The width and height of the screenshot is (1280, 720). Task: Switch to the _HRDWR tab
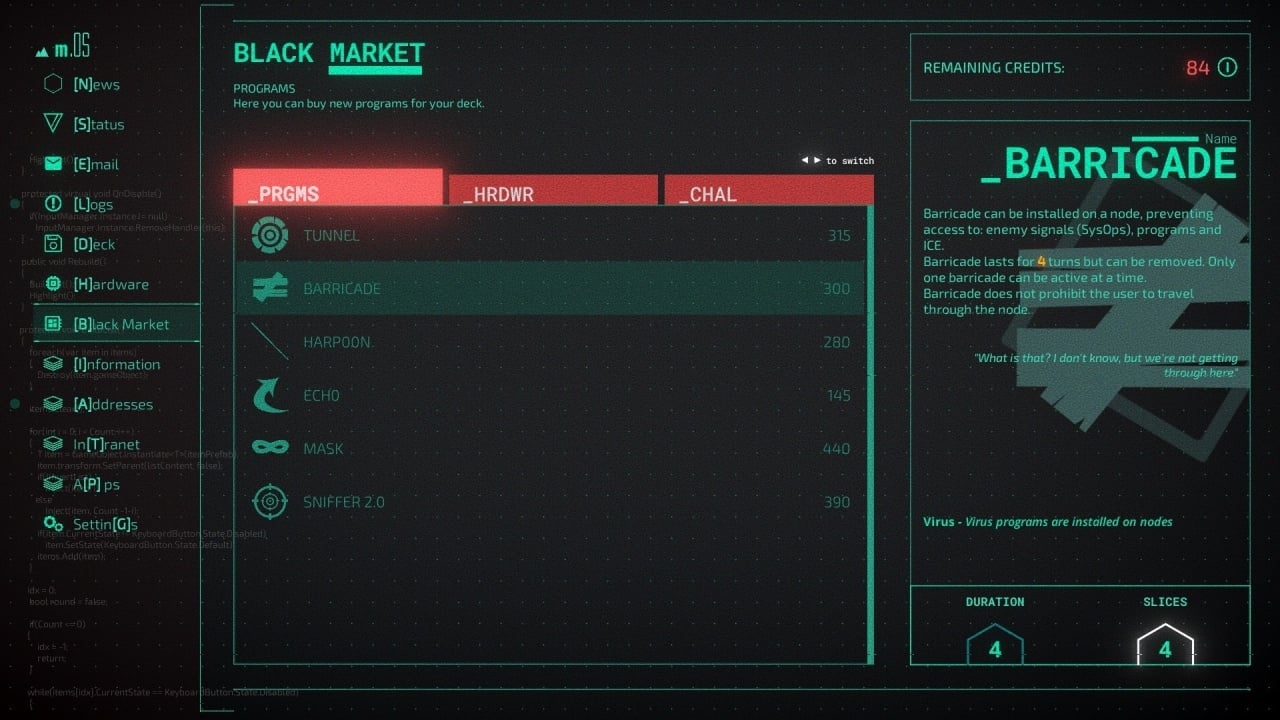(x=553, y=191)
